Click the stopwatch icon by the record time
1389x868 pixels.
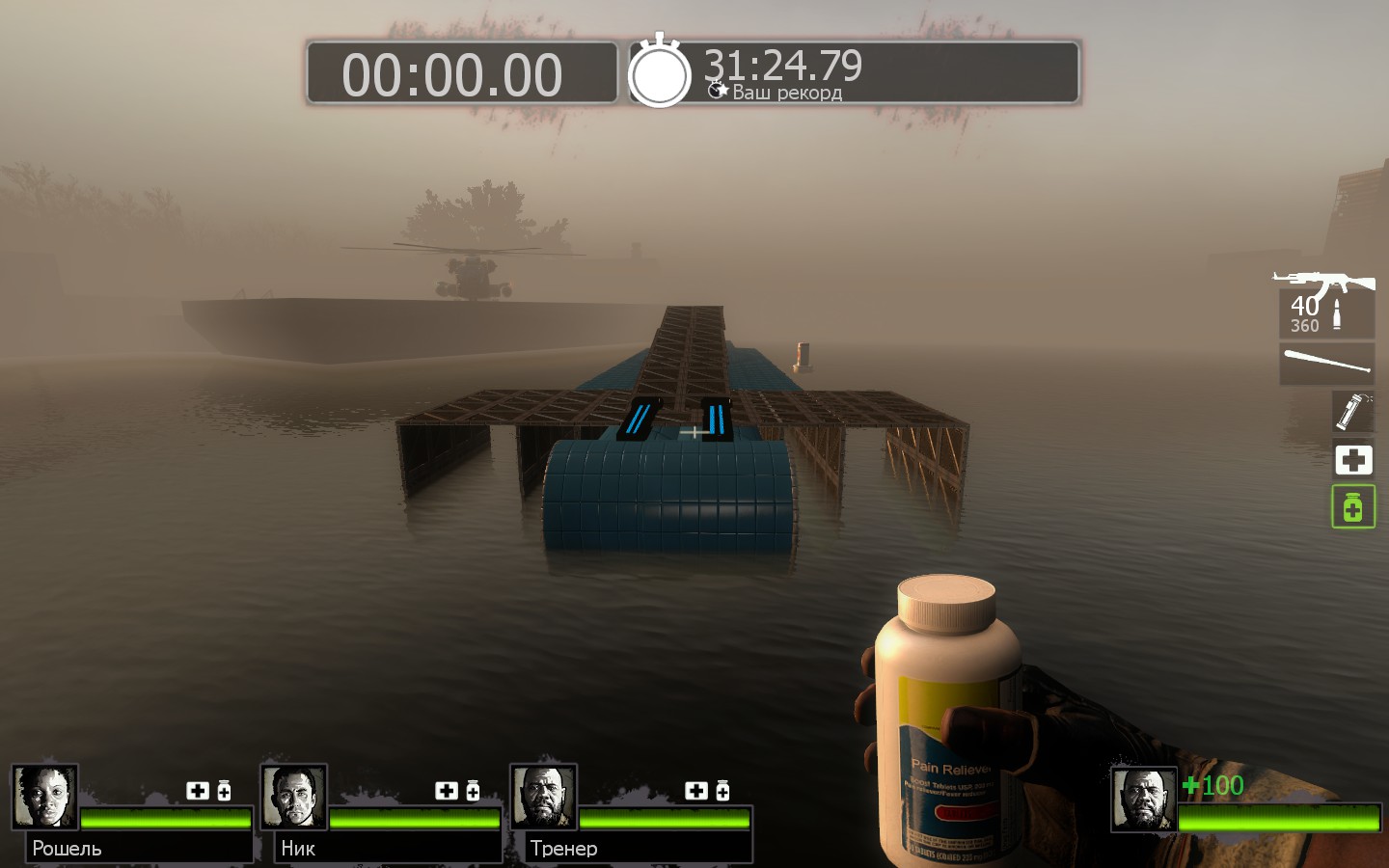pos(660,73)
